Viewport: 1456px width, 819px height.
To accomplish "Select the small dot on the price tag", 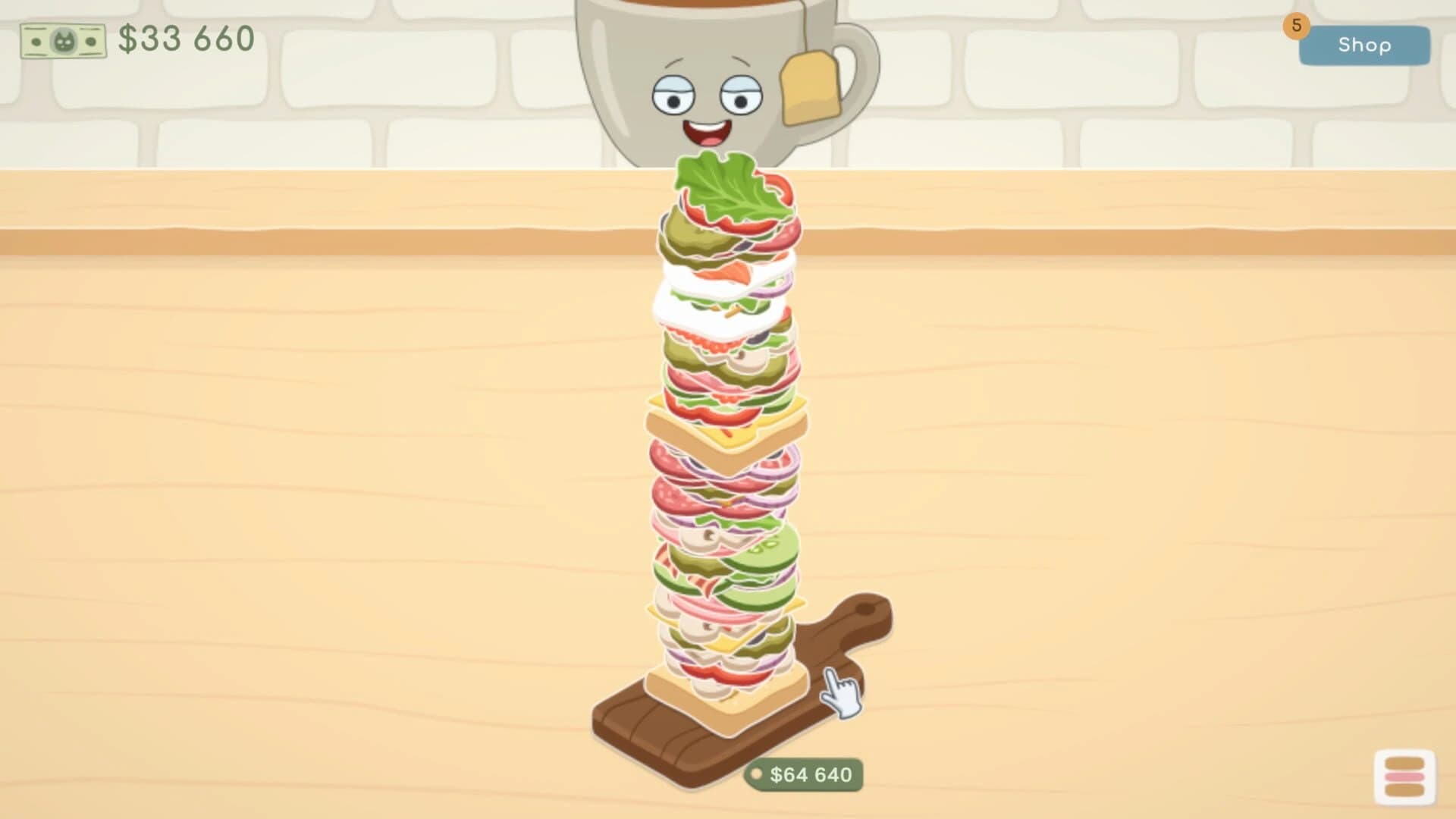I will 759,773.
